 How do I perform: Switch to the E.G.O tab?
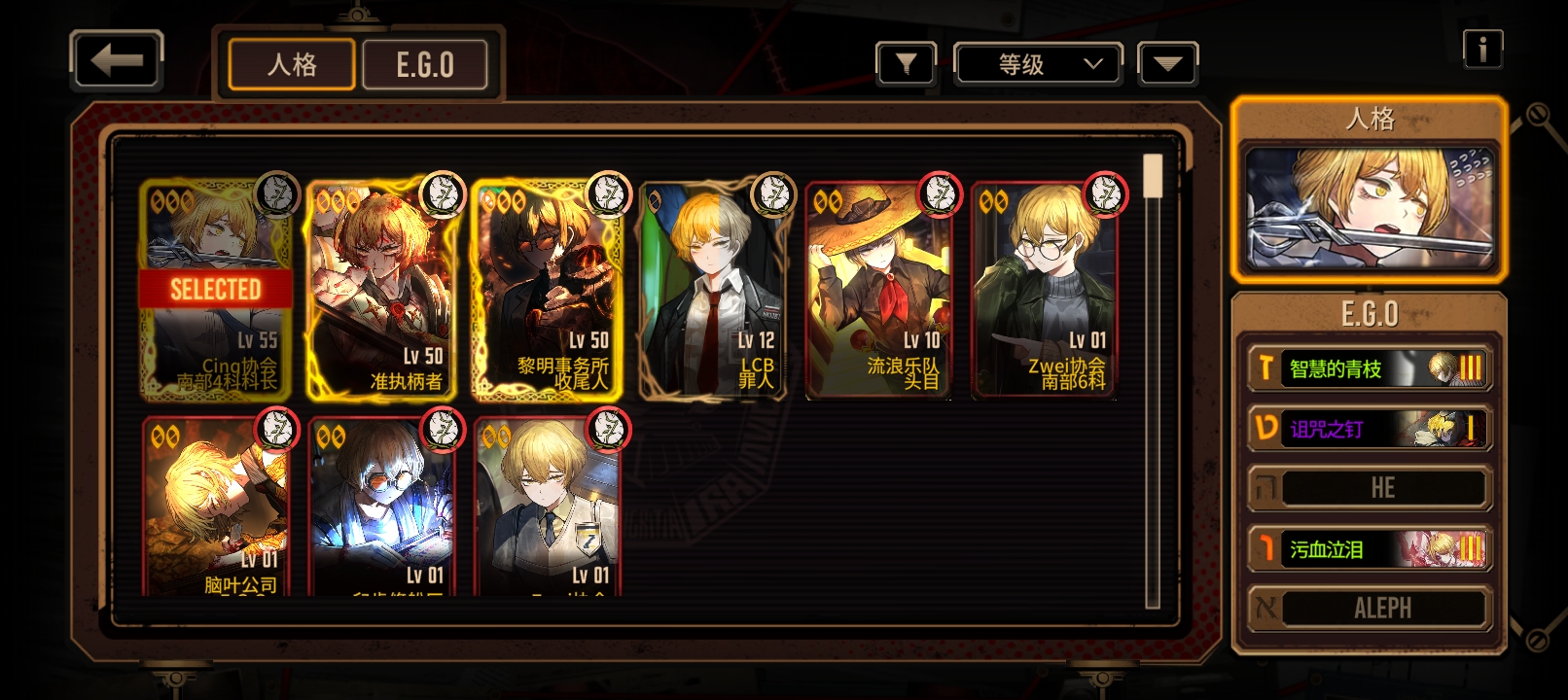[425, 65]
